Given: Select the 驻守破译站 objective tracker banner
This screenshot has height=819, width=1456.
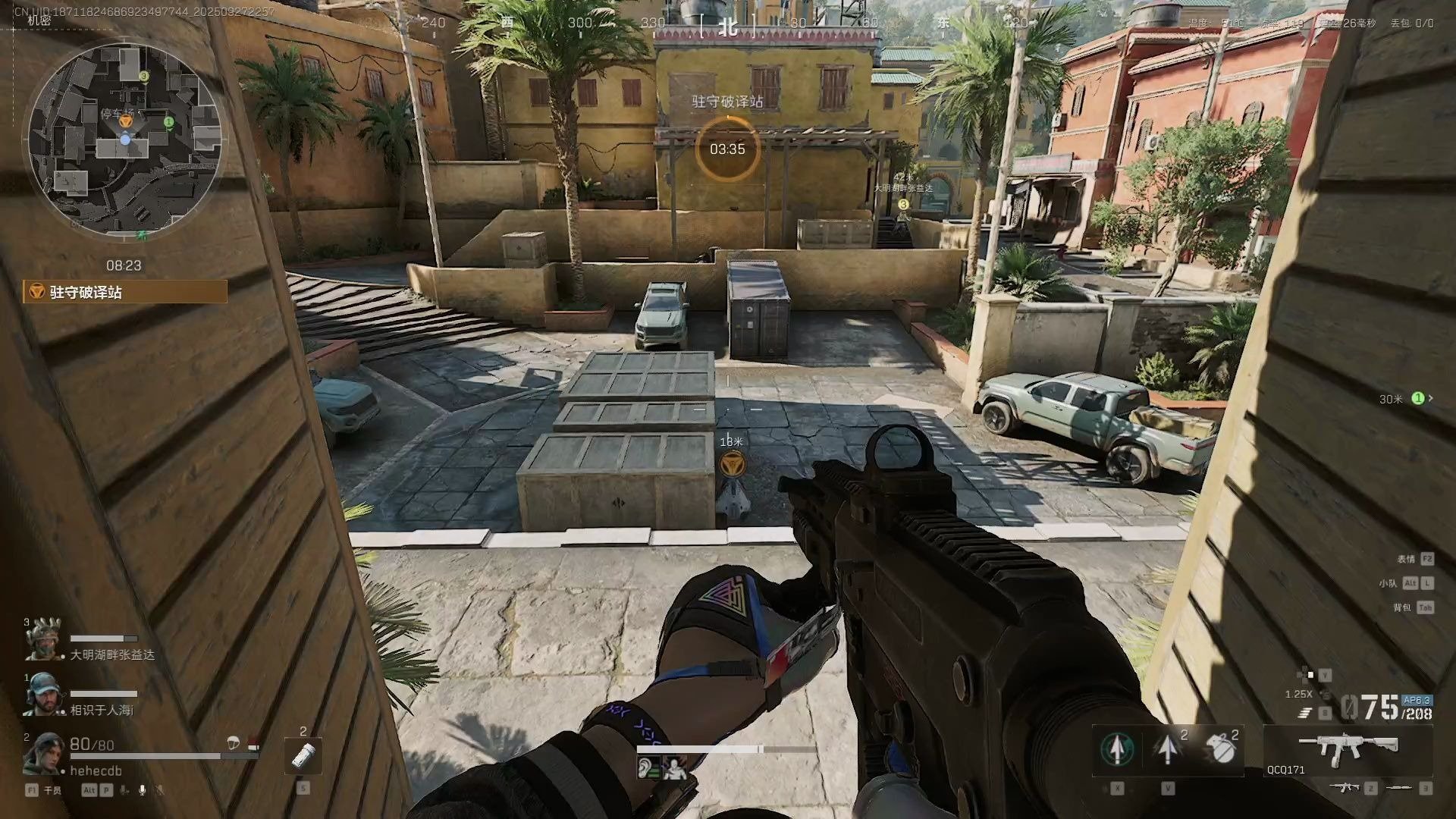Looking at the screenshot, I should [x=126, y=292].
